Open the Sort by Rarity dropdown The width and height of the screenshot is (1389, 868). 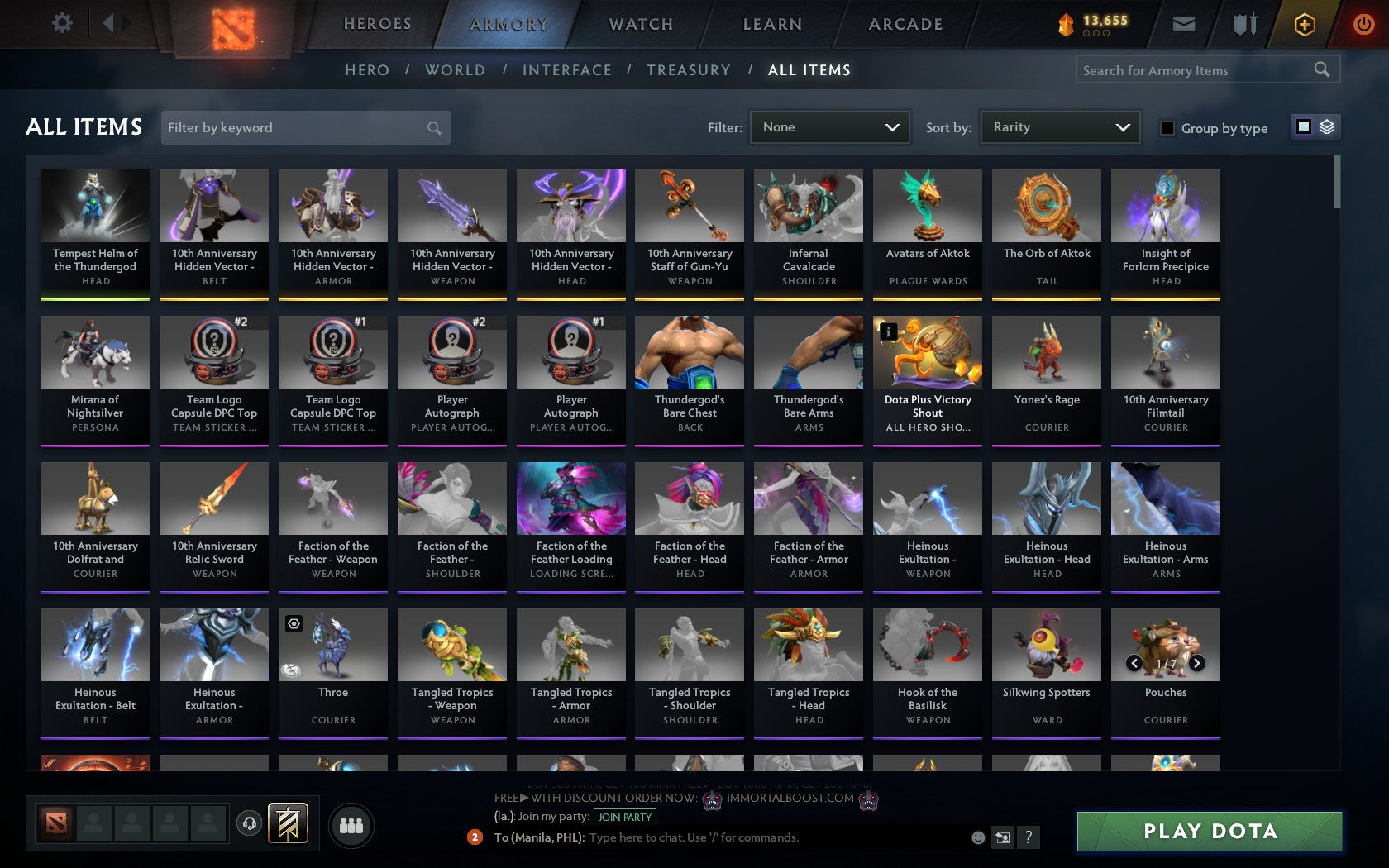click(1059, 127)
